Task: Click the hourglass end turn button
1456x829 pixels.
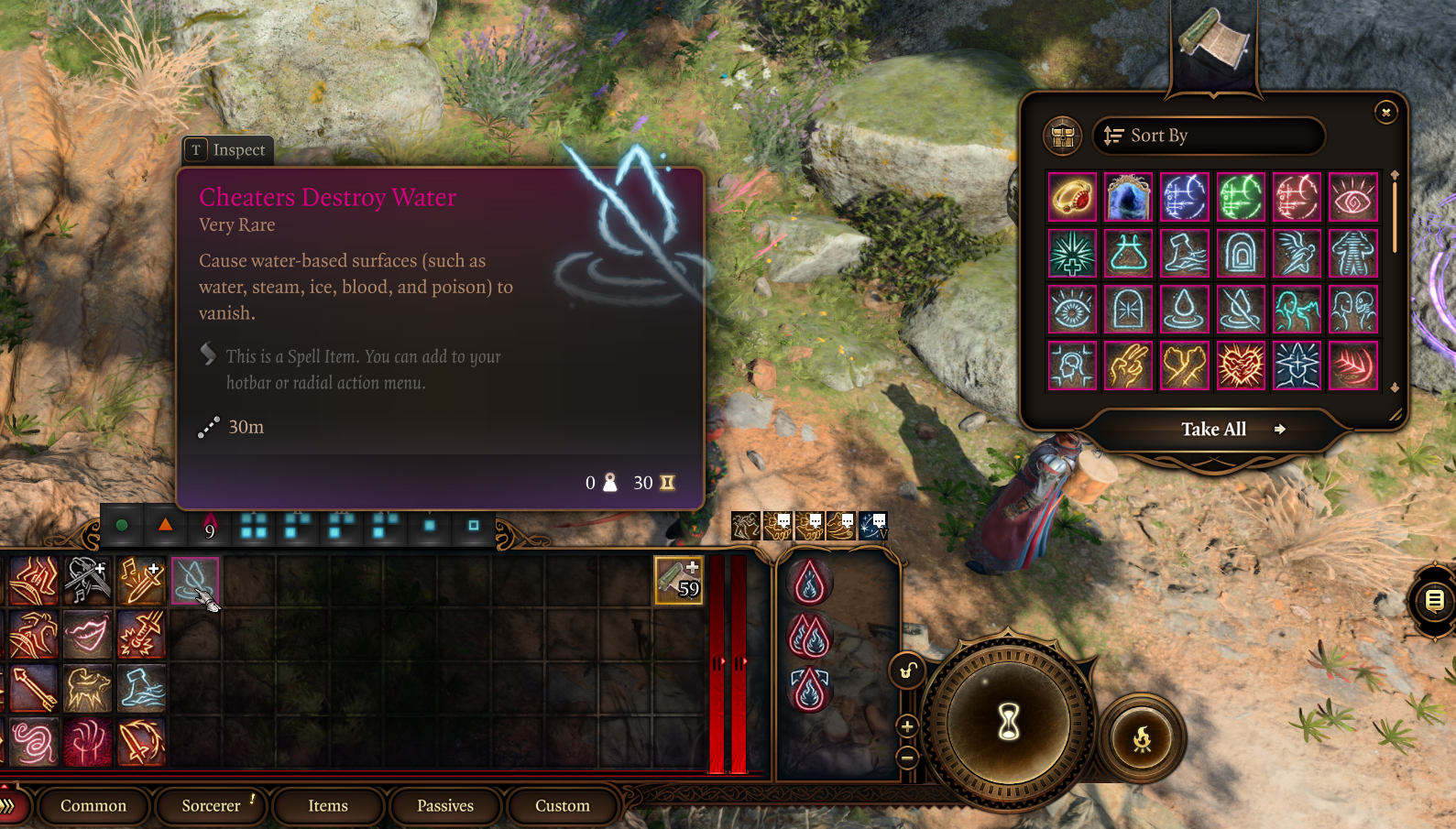Action: 1009,722
